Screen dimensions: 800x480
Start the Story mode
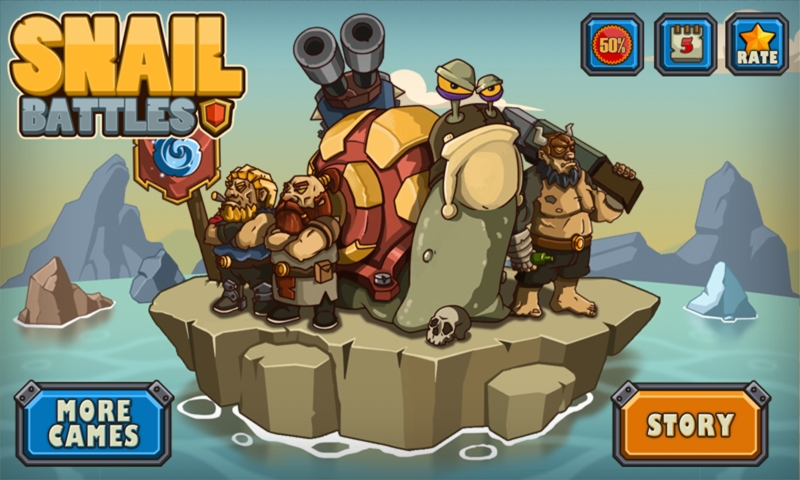(x=690, y=424)
